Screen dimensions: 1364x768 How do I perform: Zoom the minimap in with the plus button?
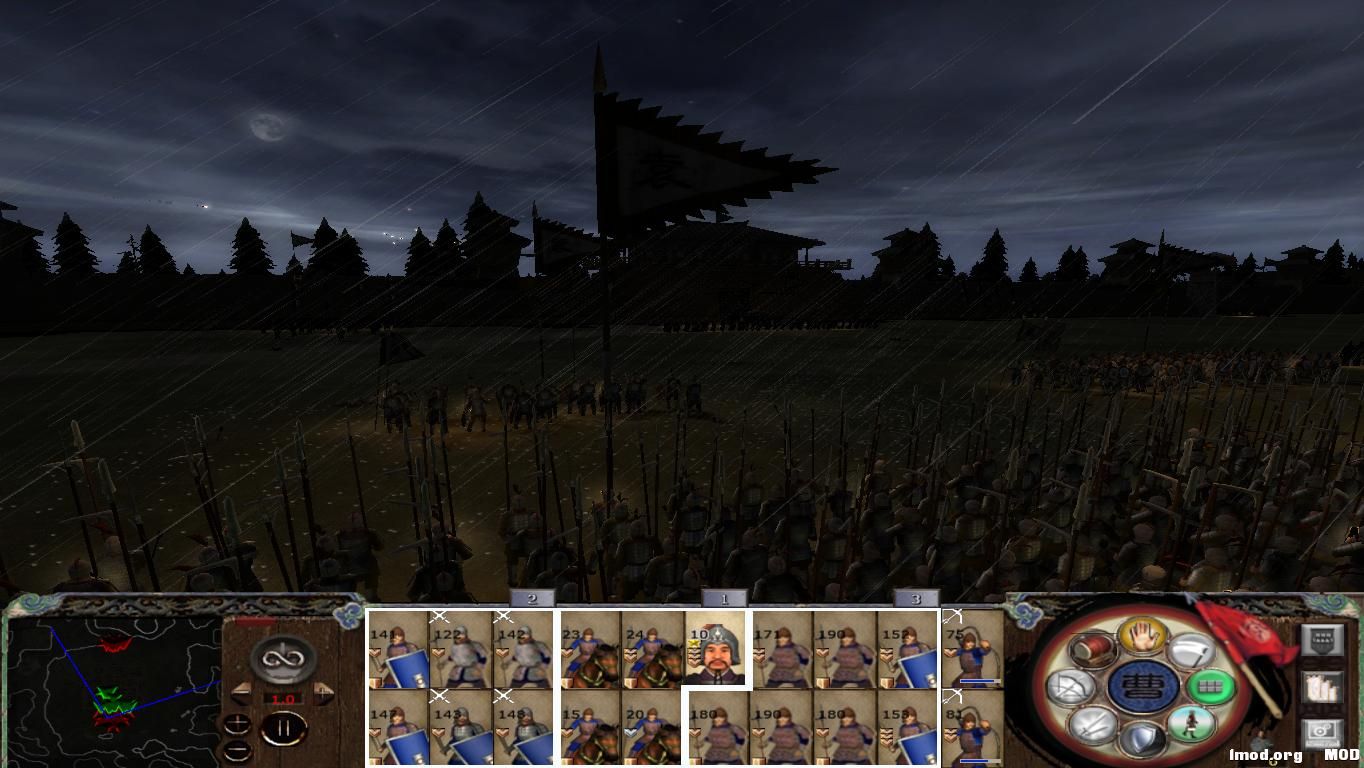pos(237,724)
